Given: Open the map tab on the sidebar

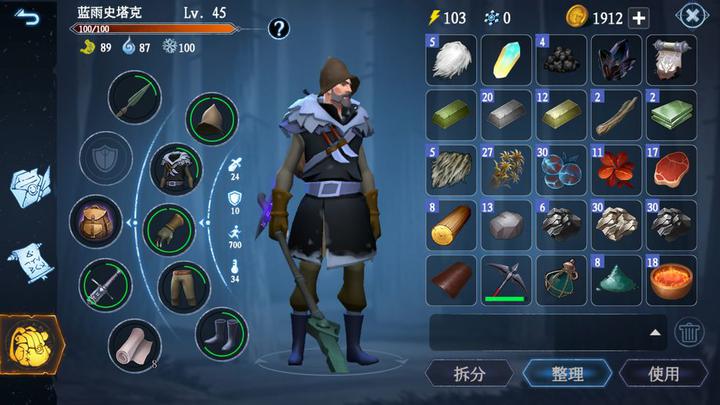Looking at the screenshot, I should point(29,187).
